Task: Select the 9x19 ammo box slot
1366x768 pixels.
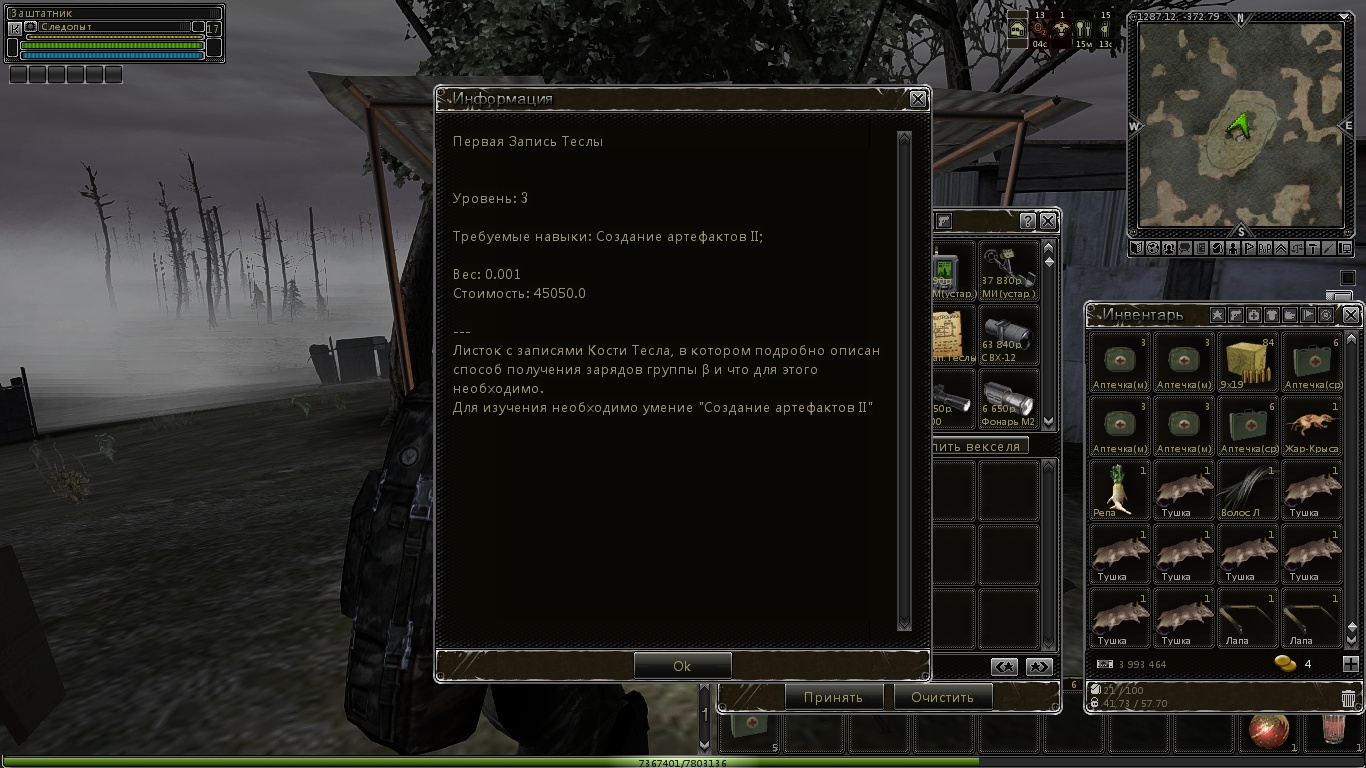Action: pos(1247,362)
